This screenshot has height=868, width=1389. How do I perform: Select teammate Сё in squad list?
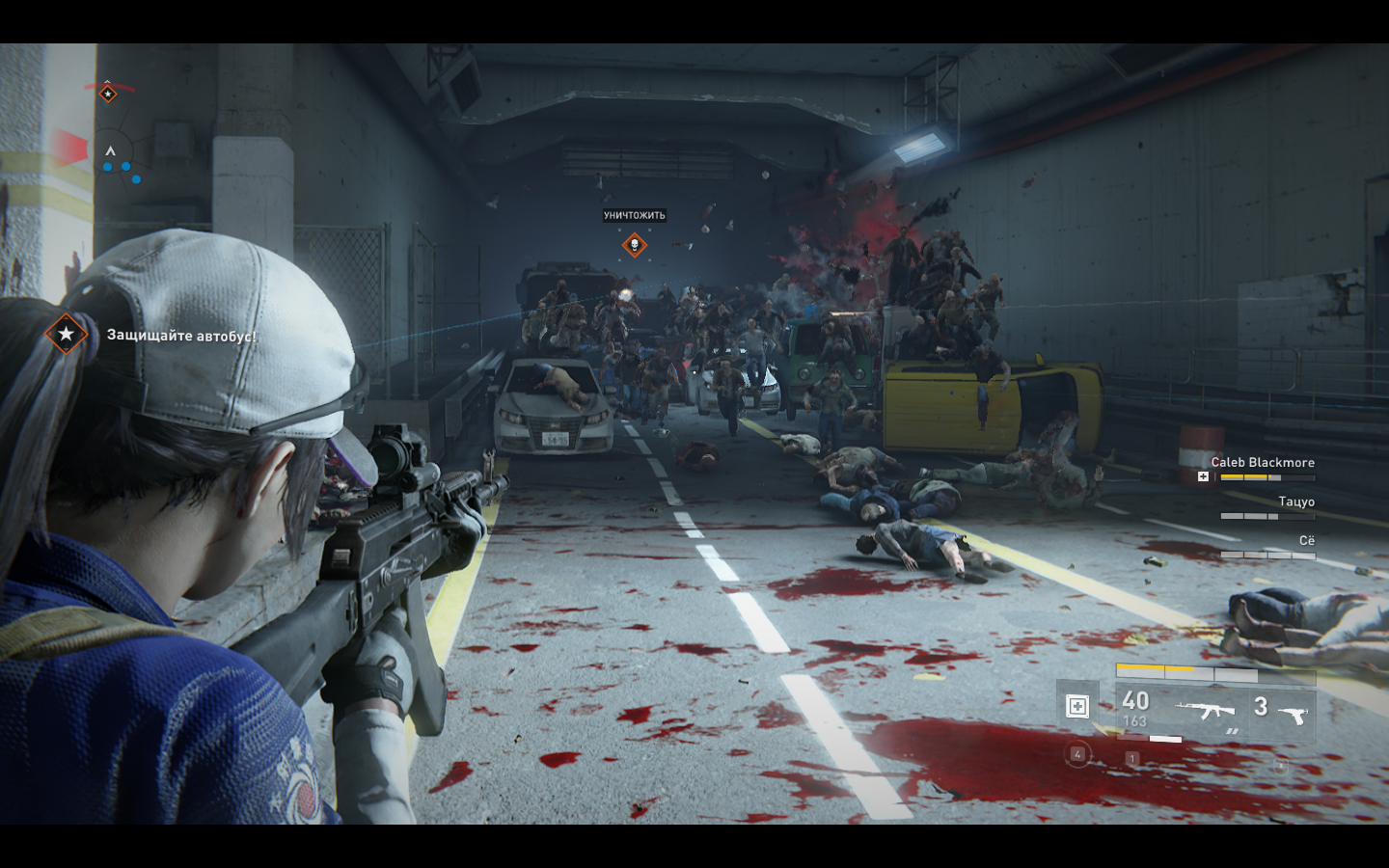1306,541
